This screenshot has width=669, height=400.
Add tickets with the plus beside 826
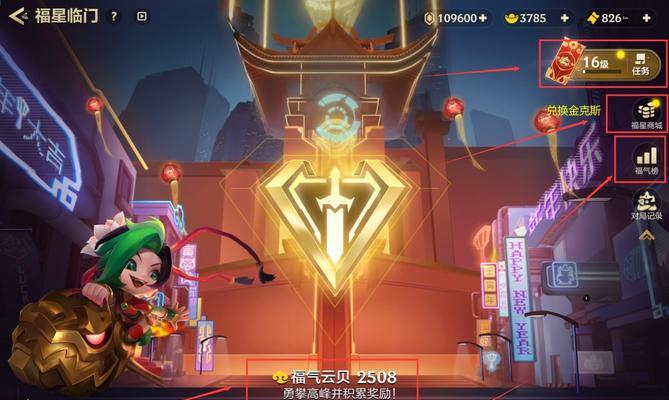(x=647, y=18)
